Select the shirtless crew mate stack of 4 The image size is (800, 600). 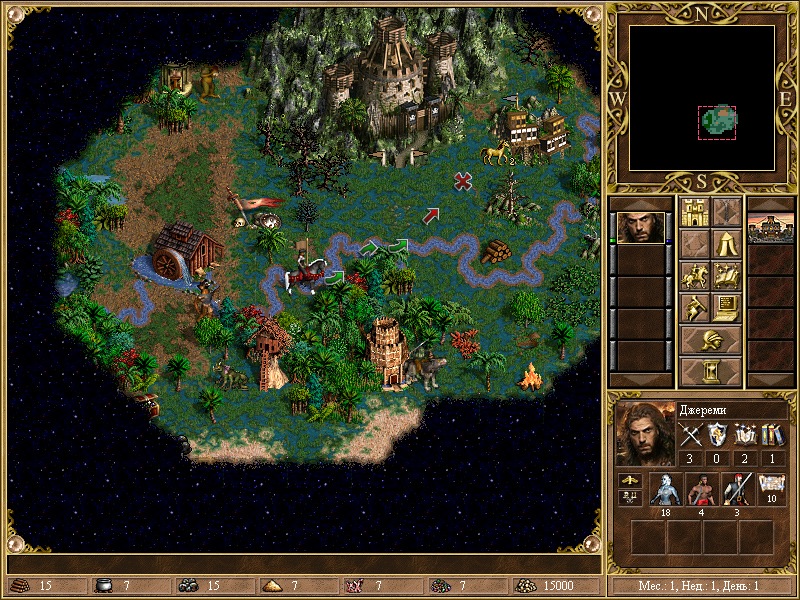pyautogui.click(x=700, y=490)
